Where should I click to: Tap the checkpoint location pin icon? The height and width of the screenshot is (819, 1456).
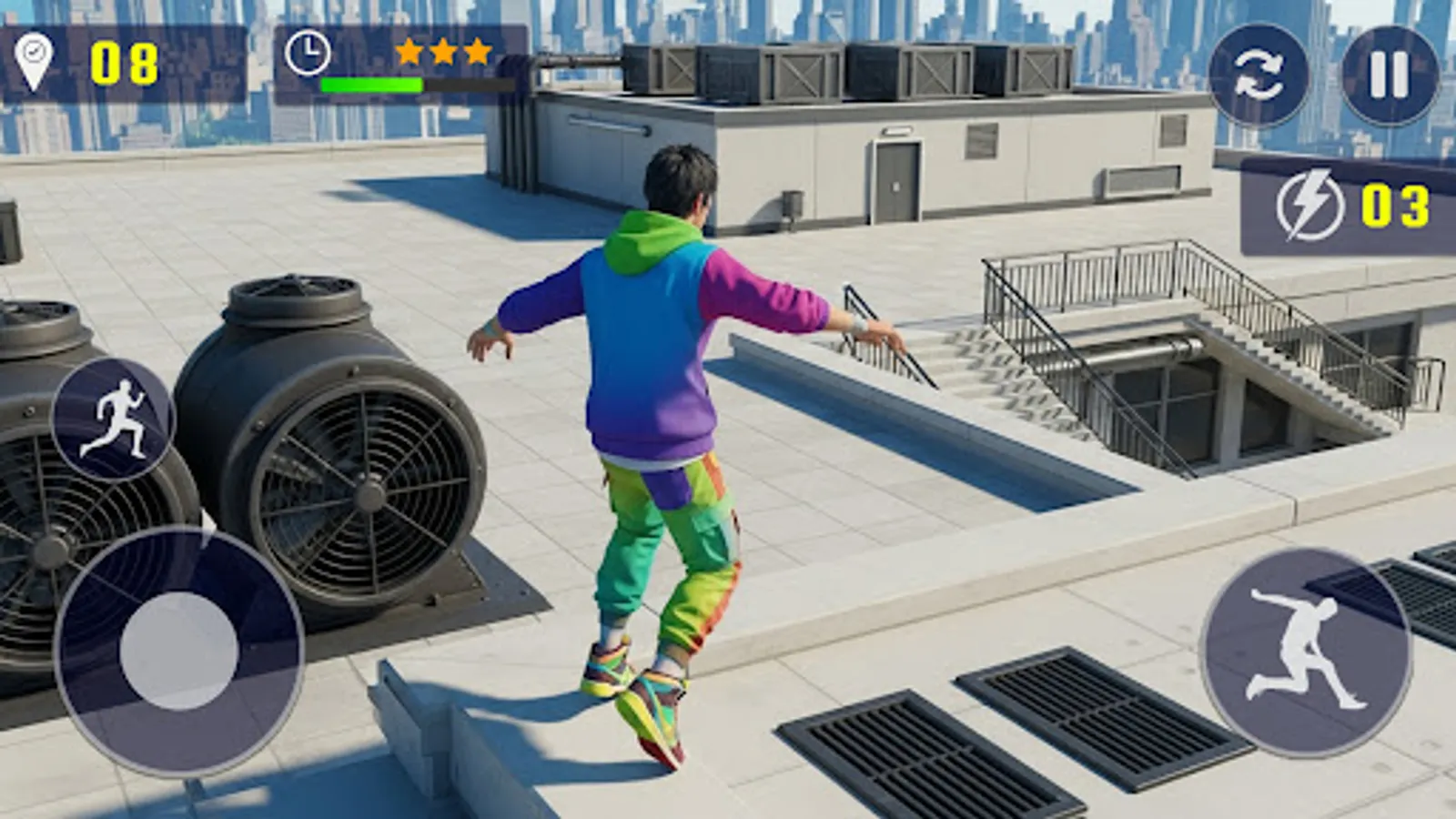[x=35, y=57]
